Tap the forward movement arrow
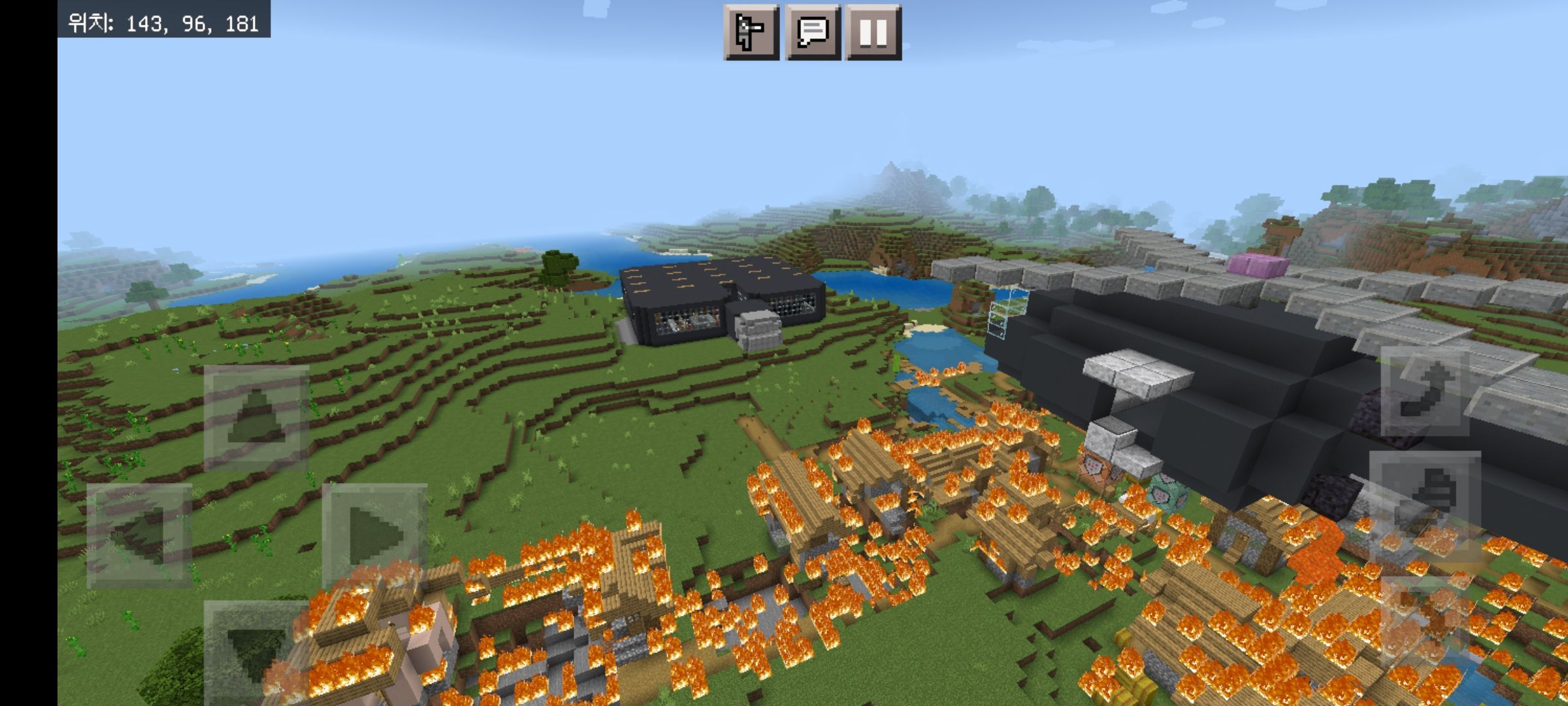This screenshot has height=706, width=1568. click(256, 418)
